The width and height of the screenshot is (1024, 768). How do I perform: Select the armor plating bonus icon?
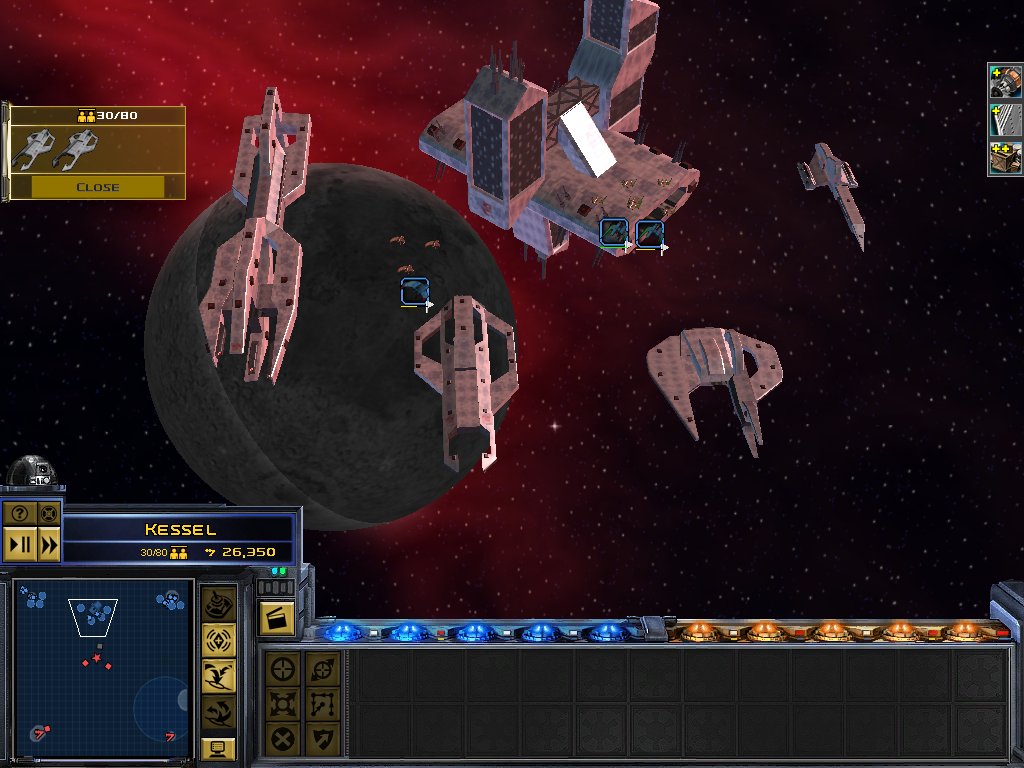tap(1004, 120)
